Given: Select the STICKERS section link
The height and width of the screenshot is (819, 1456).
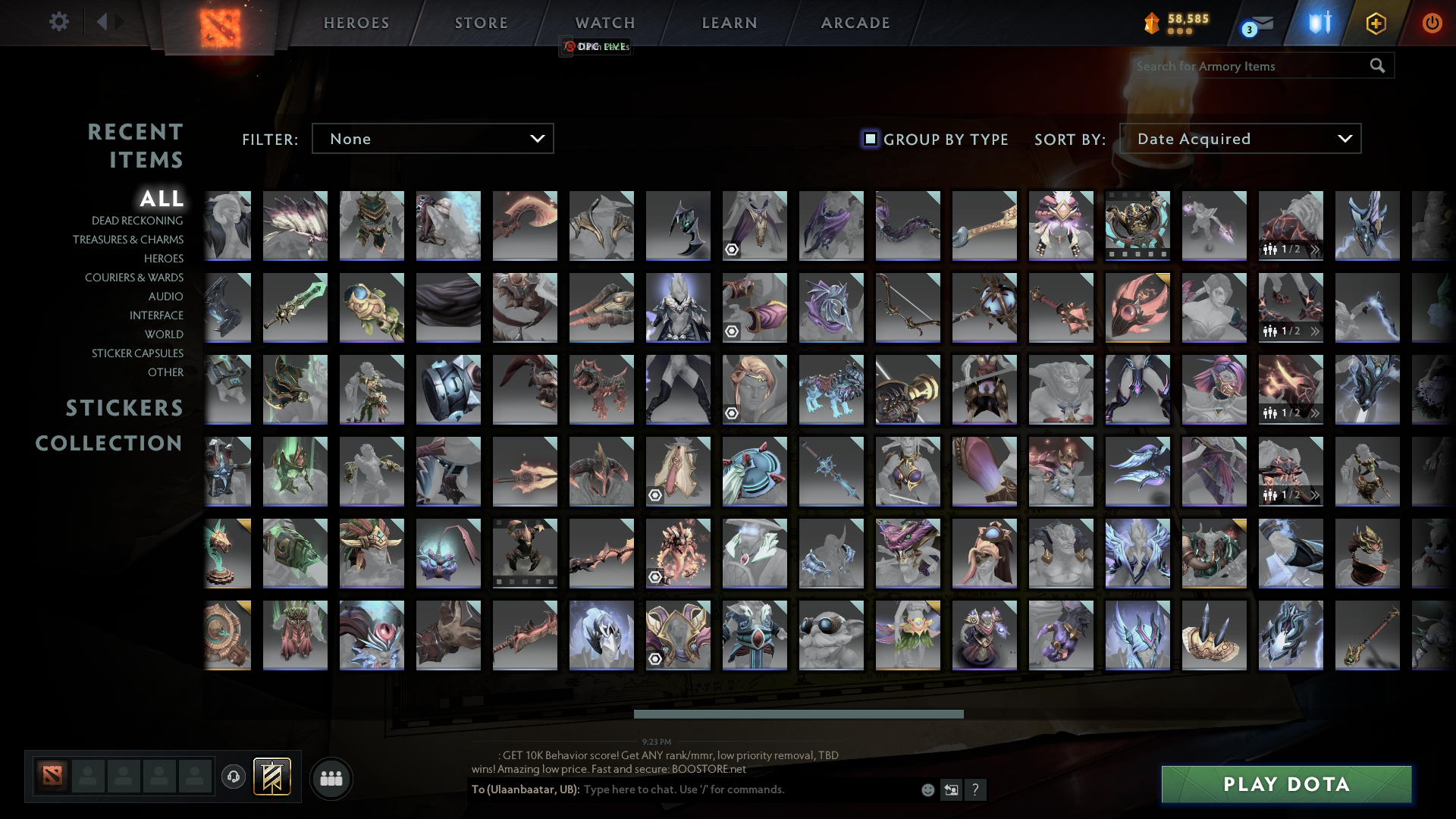Looking at the screenshot, I should 124,408.
